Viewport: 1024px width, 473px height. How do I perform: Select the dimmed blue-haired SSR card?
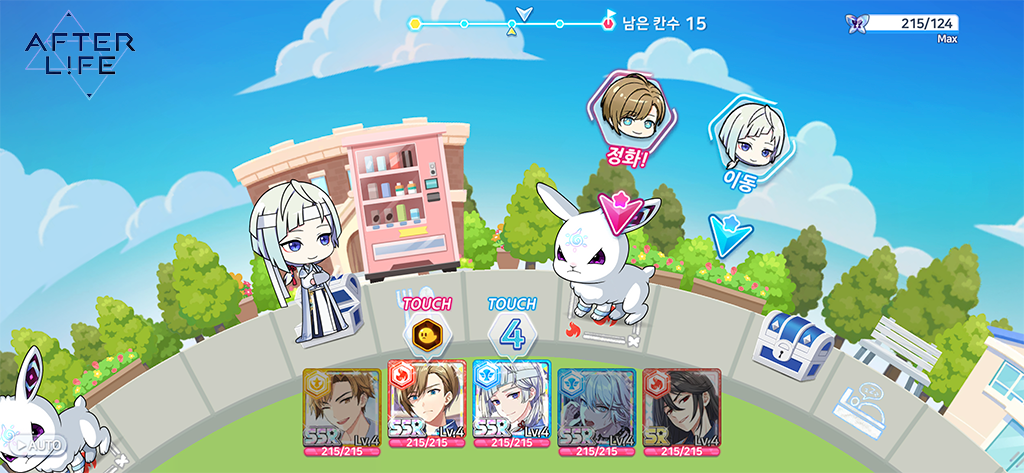[x=597, y=412]
